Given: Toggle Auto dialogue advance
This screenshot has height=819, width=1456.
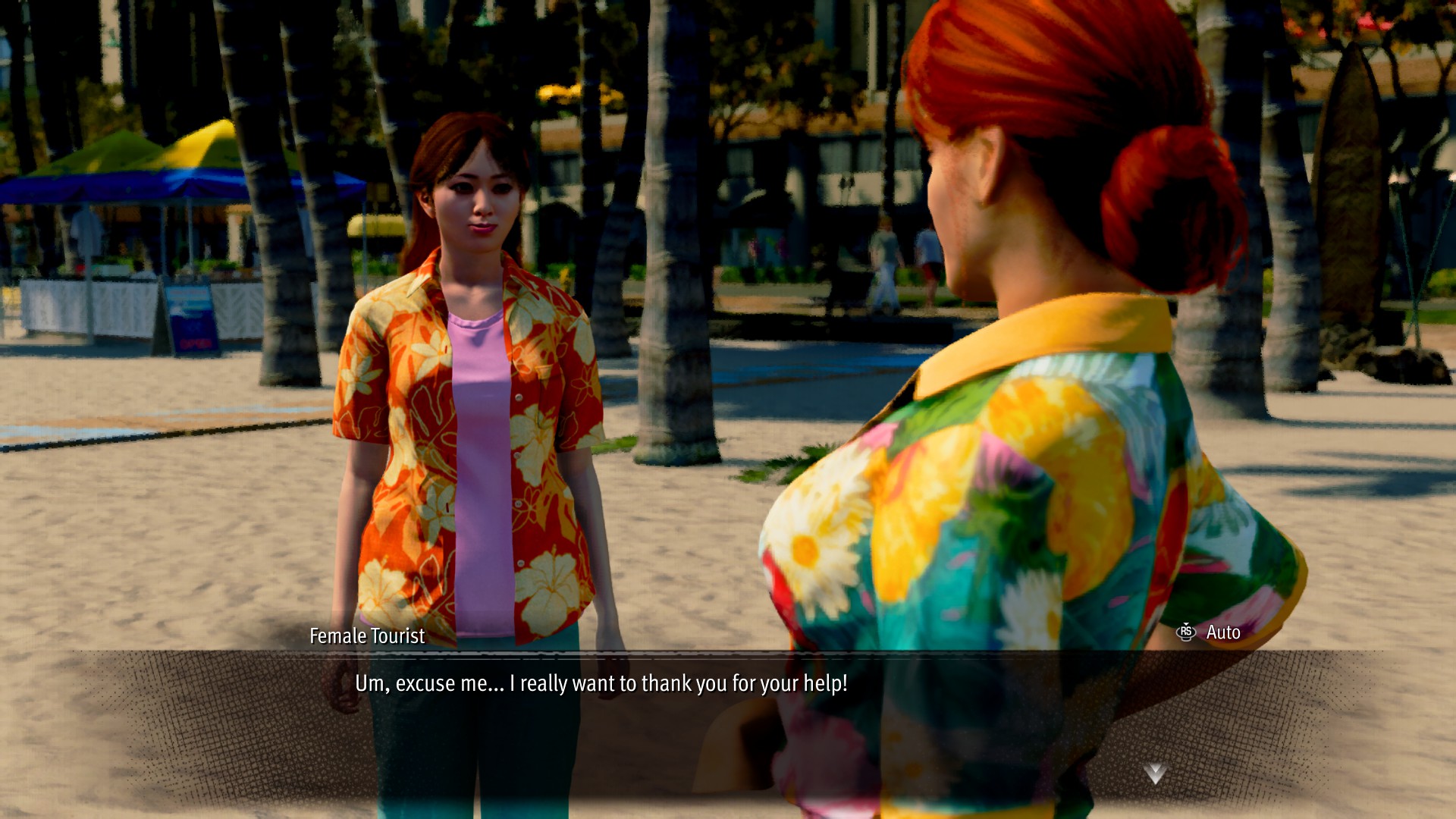Looking at the screenshot, I should click(x=1209, y=632).
